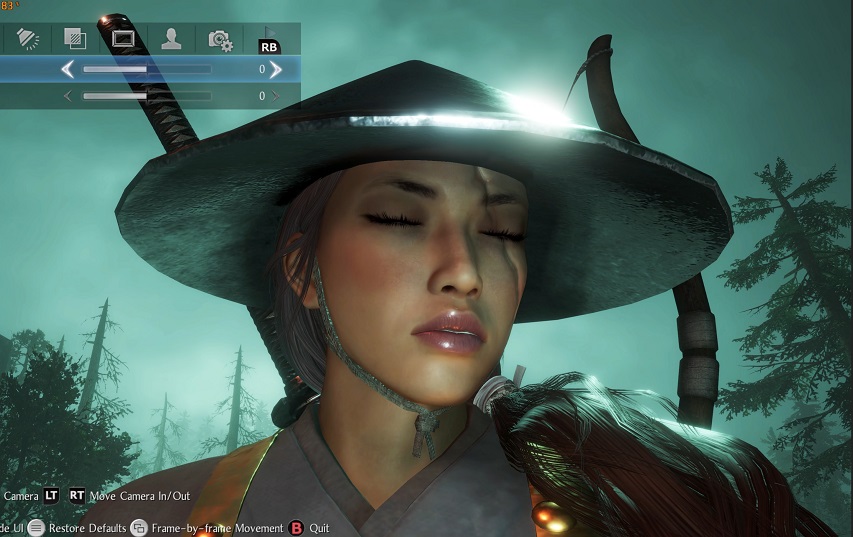
Task: Decrease the highlighted slider with its left arrow
Action: (68, 70)
